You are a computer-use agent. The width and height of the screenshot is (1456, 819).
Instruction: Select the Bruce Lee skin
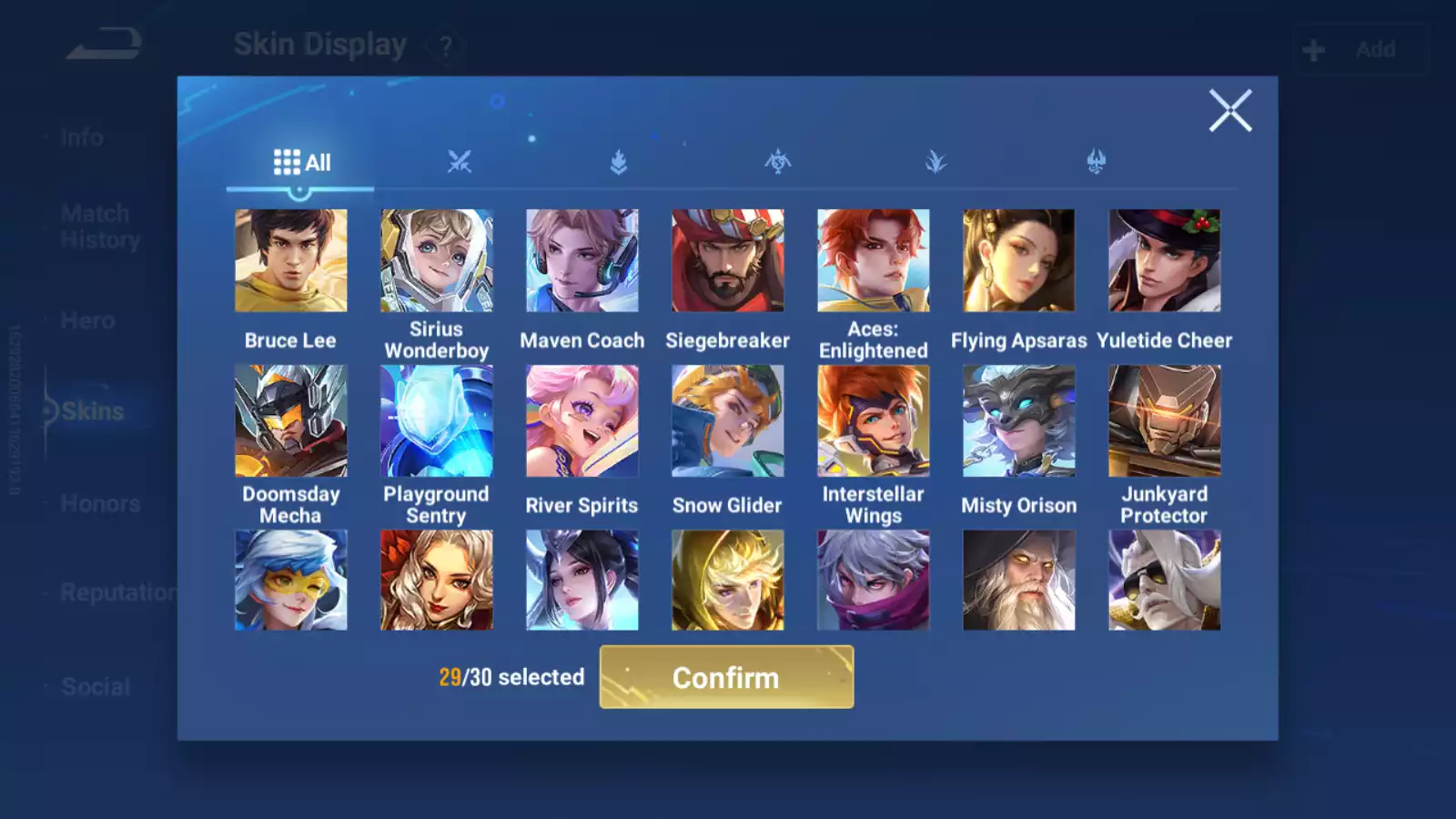coord(290,261)
